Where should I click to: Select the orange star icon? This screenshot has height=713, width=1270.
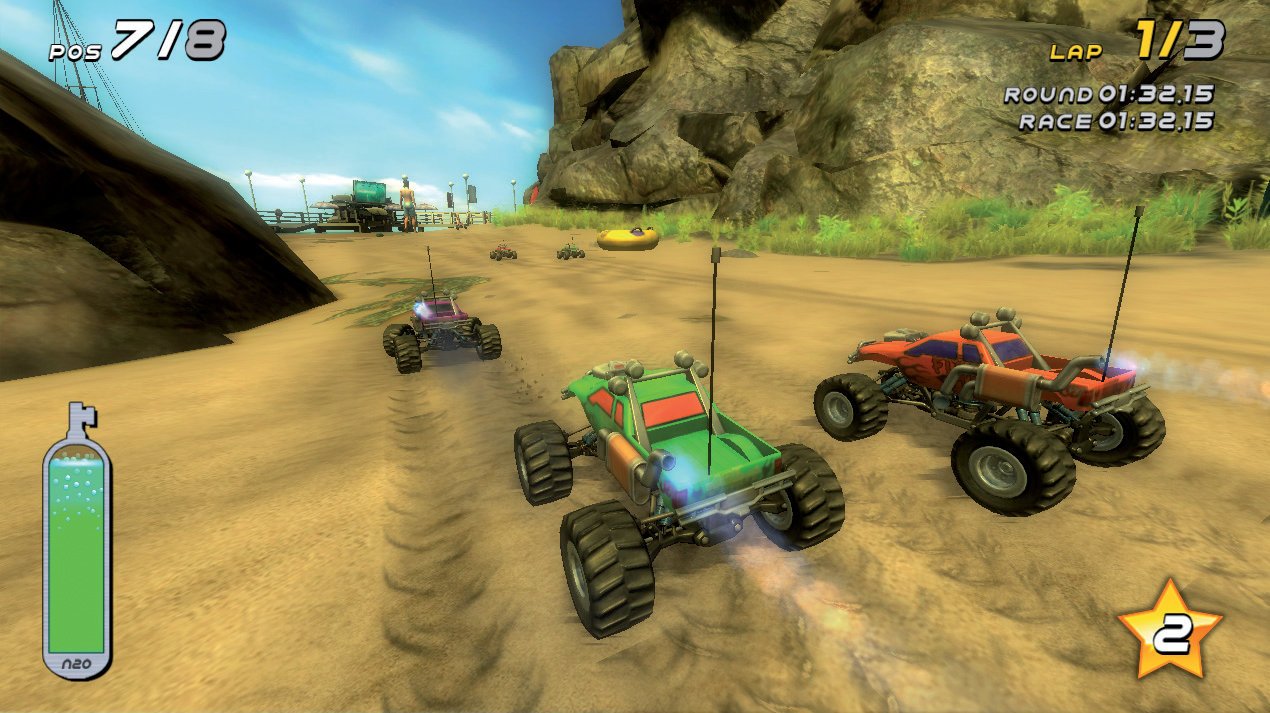1169,630
